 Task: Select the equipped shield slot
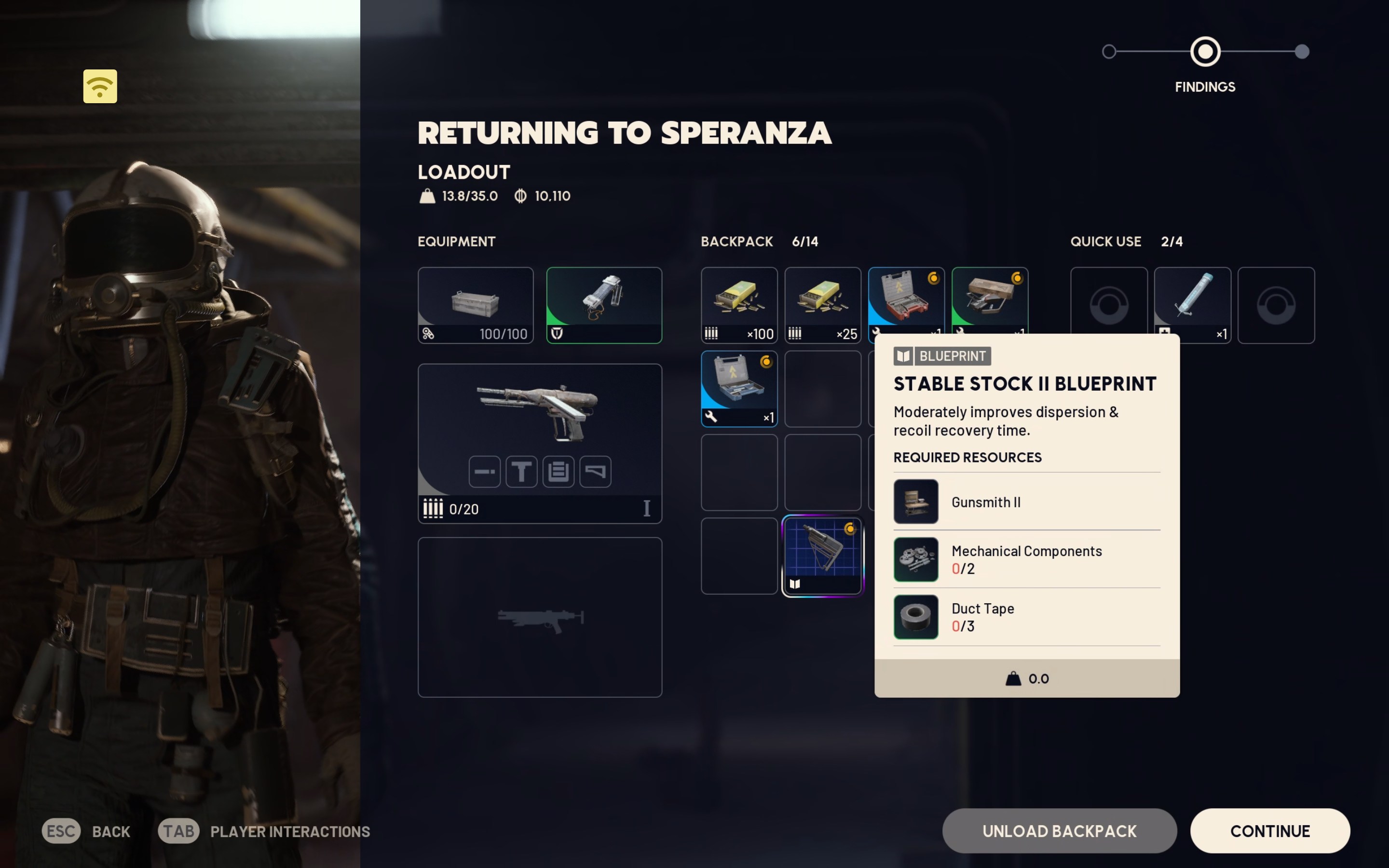(x=604, y=304)
